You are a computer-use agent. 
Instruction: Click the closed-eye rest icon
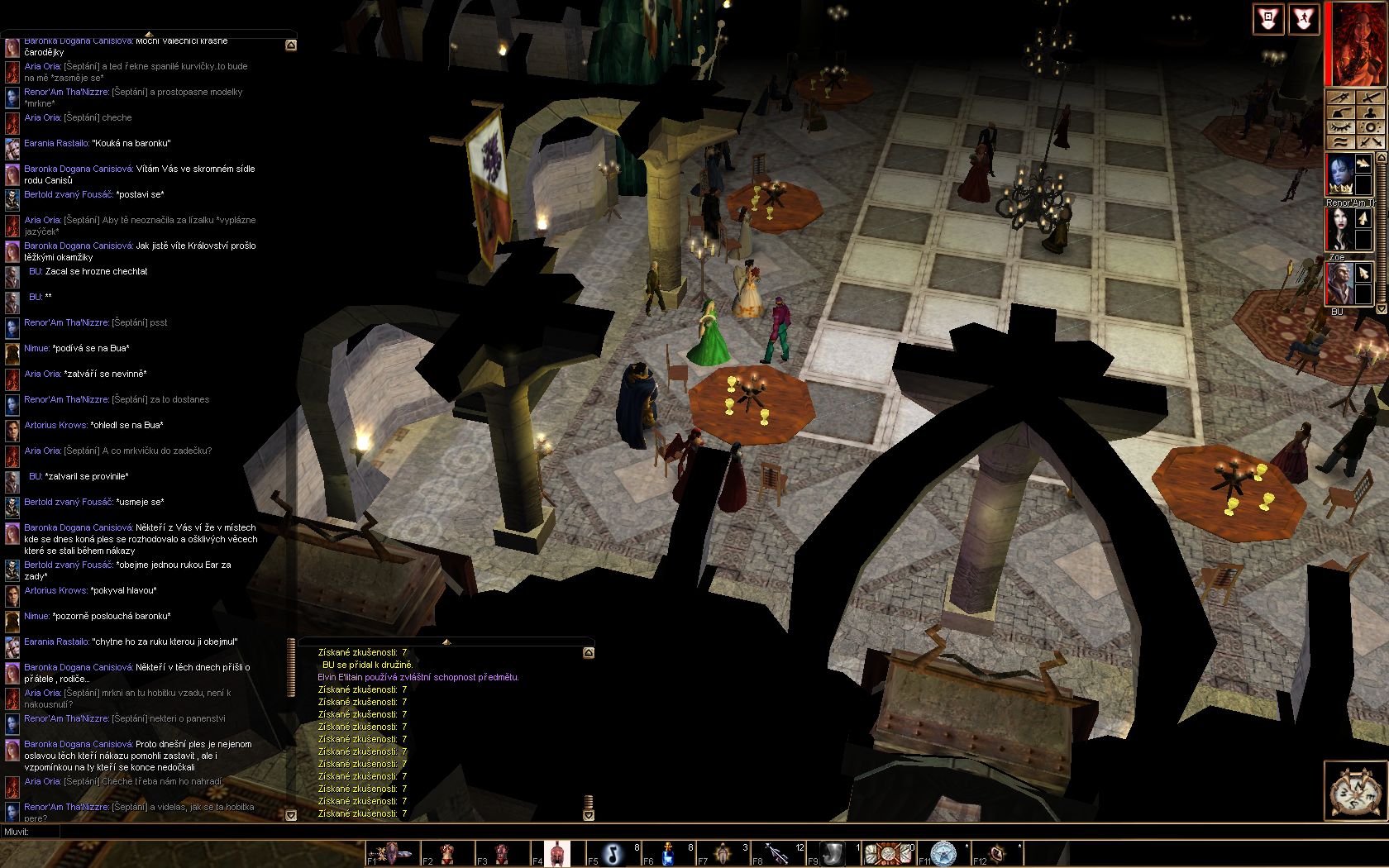(1340, 127)
